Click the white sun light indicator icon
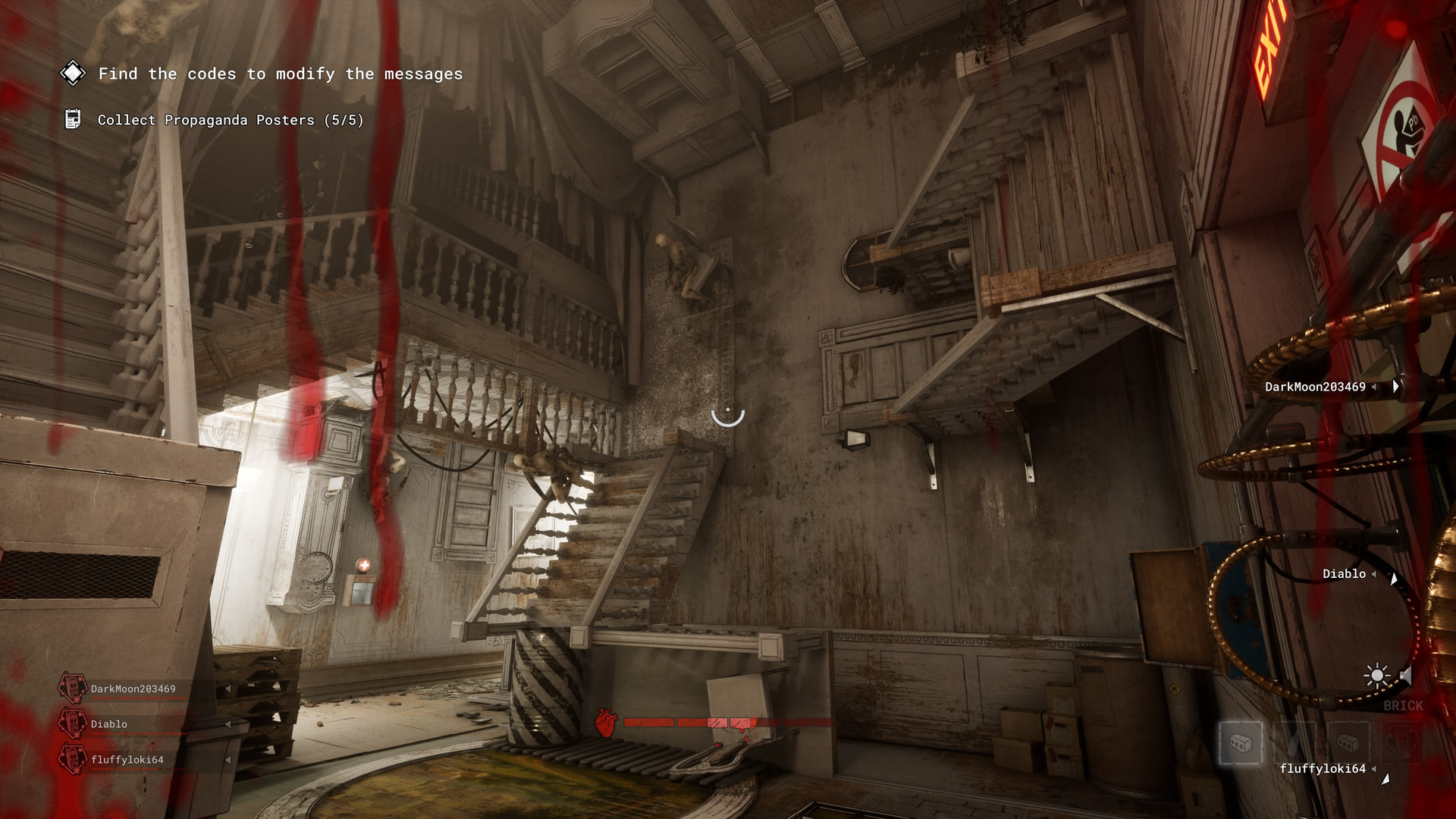 point(1376,676)
